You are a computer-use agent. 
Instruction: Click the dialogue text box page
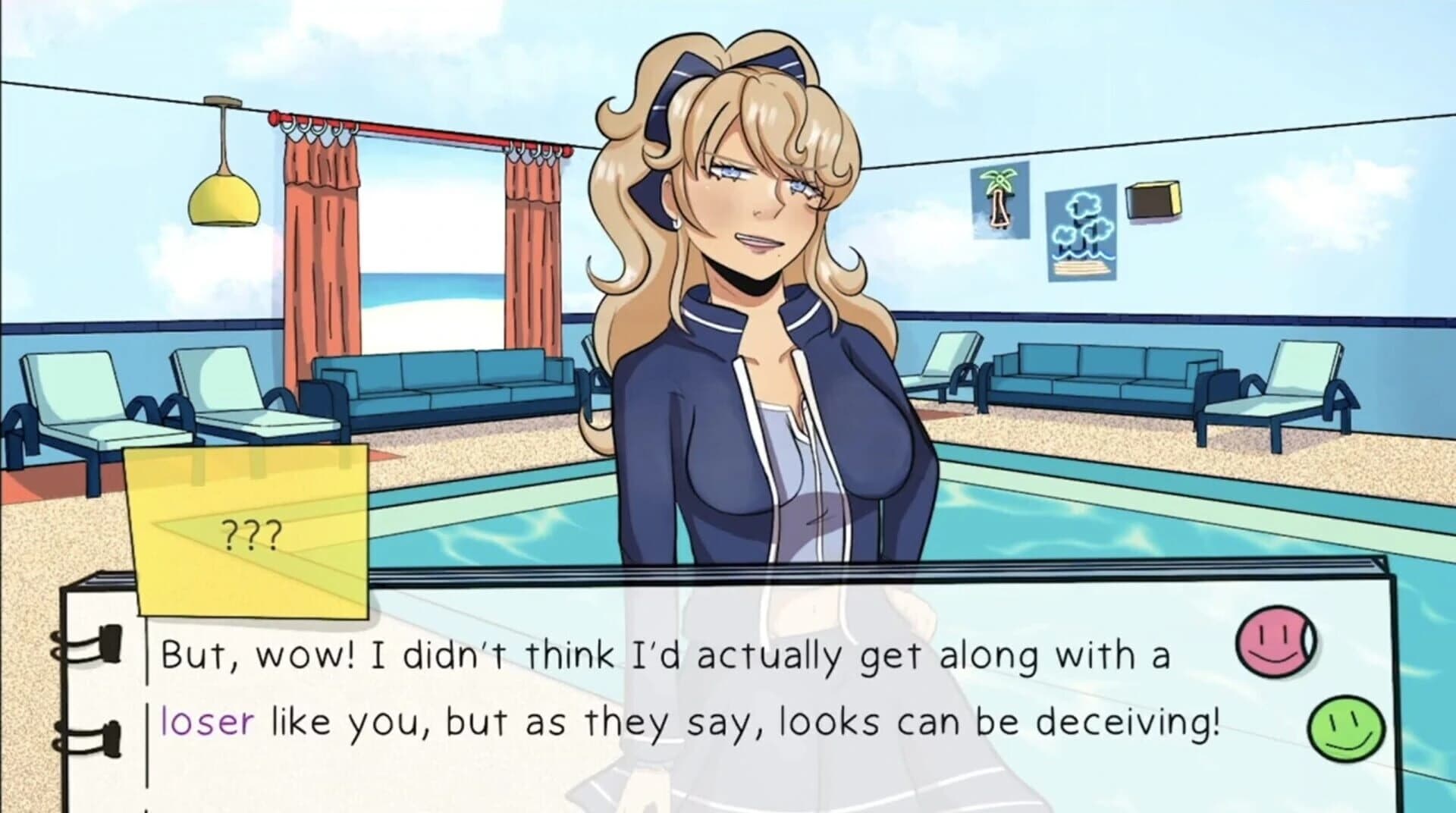click(x=682, y=720)
